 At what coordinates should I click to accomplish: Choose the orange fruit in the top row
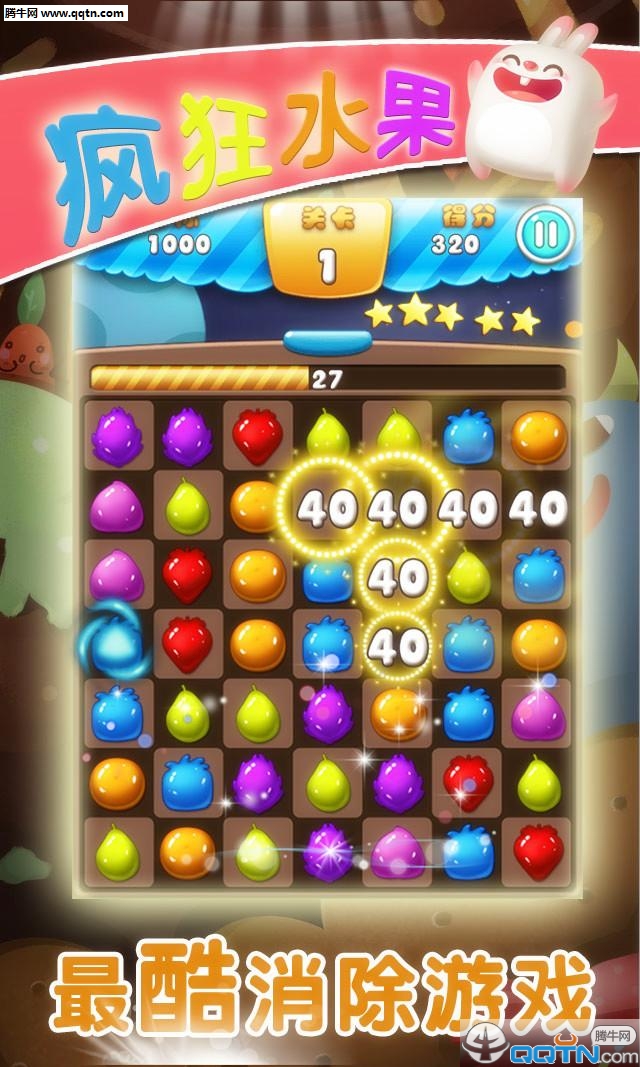[538, 435]
